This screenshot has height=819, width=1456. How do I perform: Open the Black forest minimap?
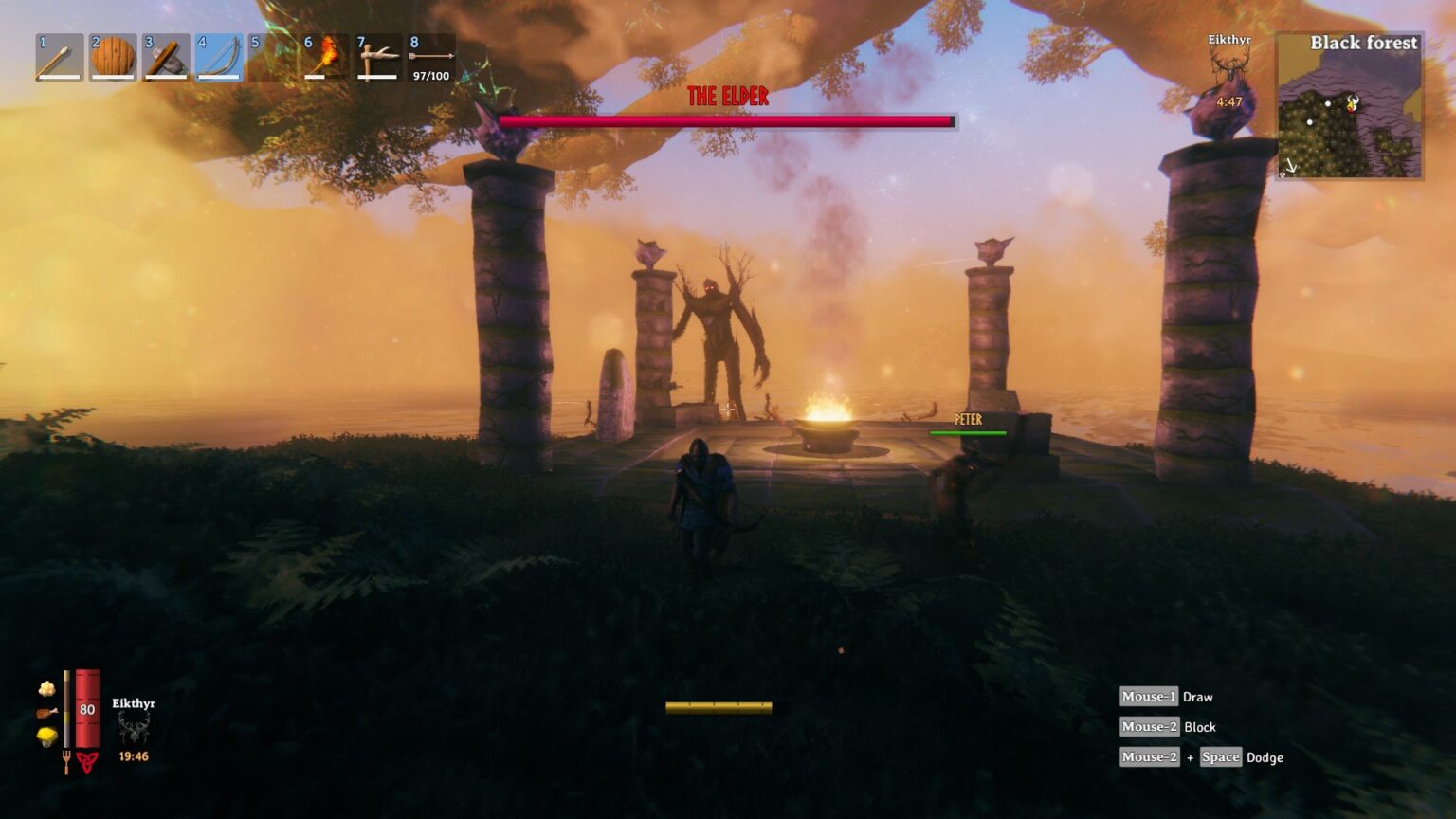tap(1348, 106)
